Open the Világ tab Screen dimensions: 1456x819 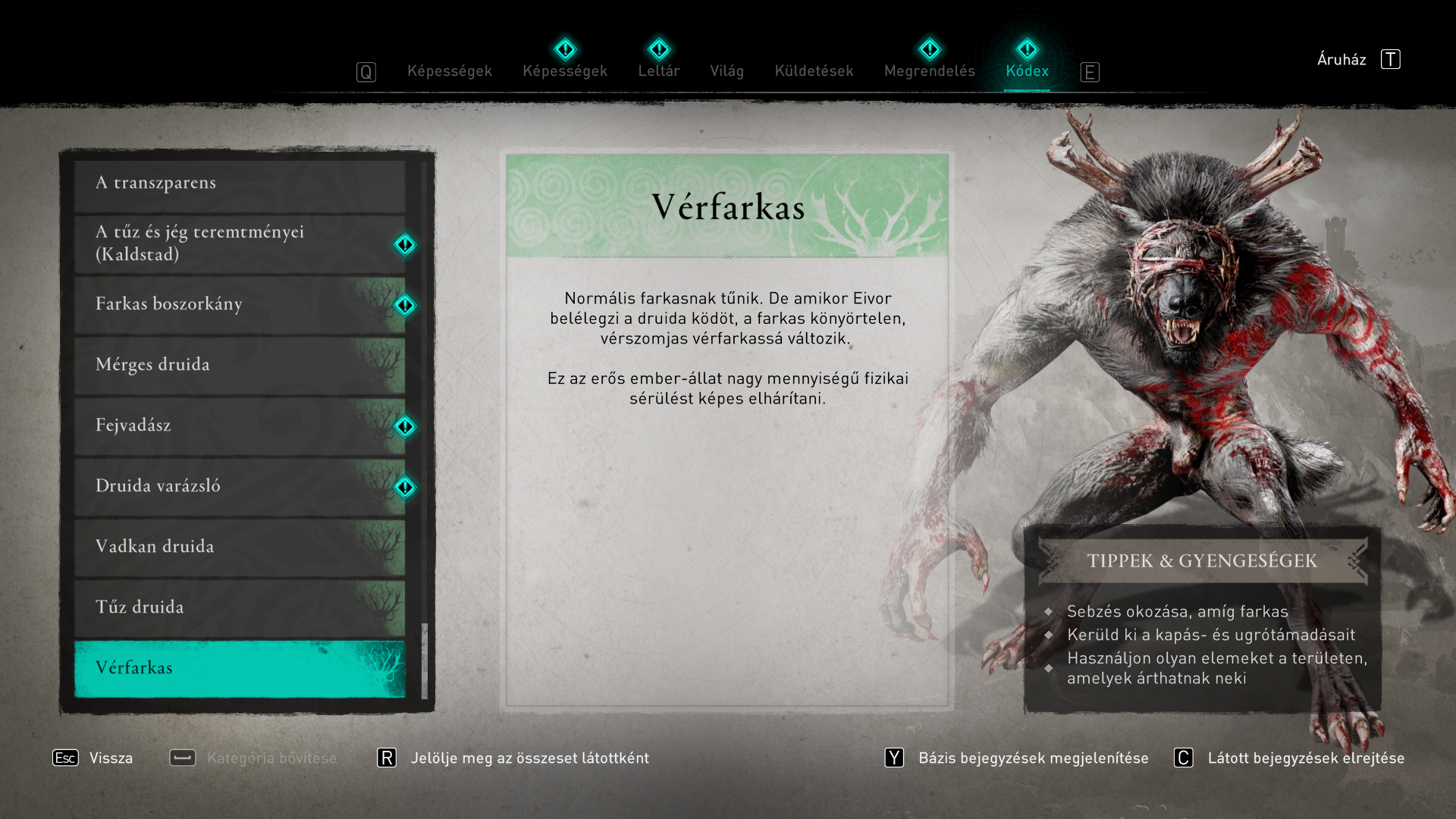pyautogui.click(x=726, y=71)
